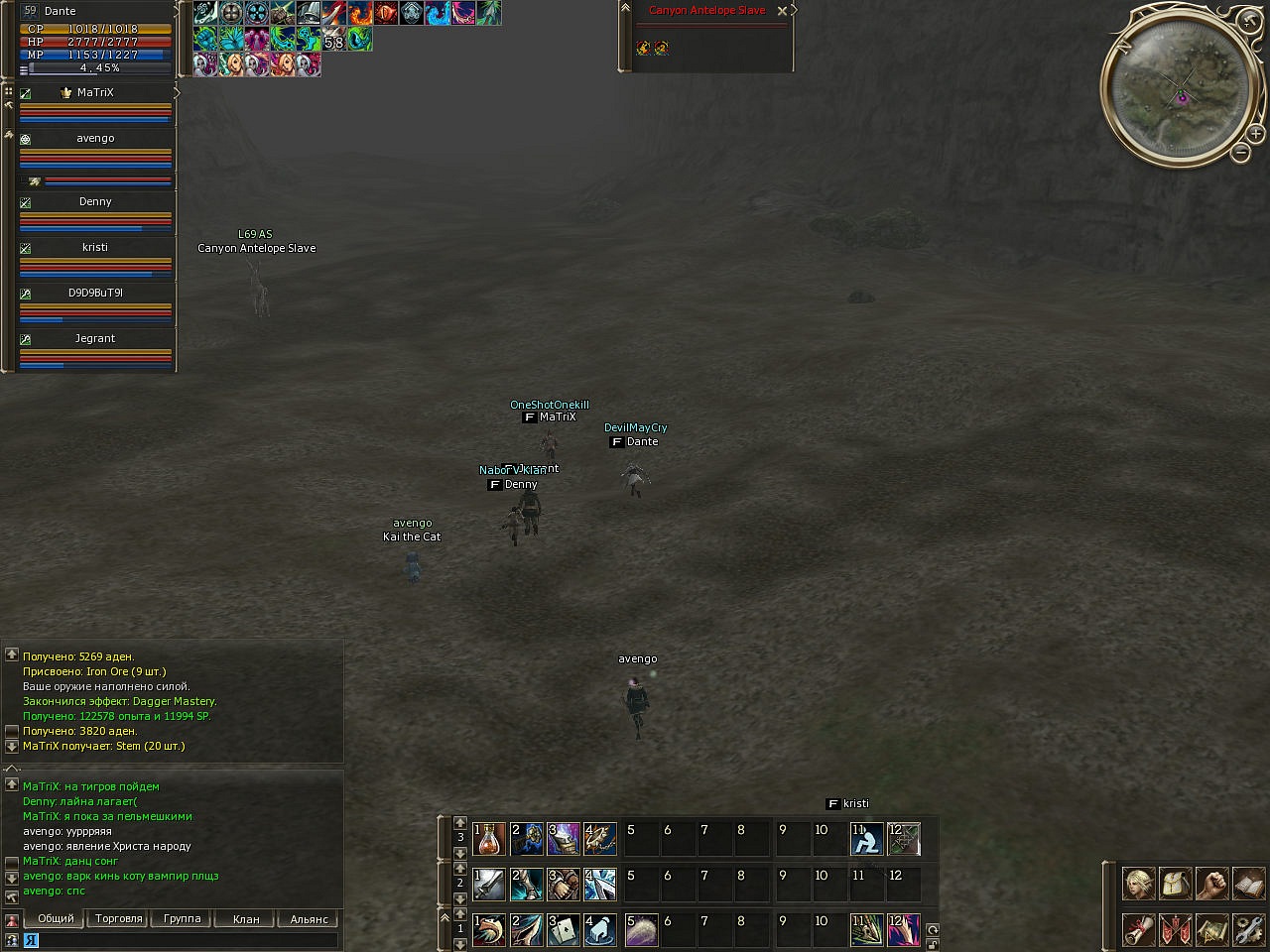
Task: Open the skills book menu icon
Action: coord(1247,884)
